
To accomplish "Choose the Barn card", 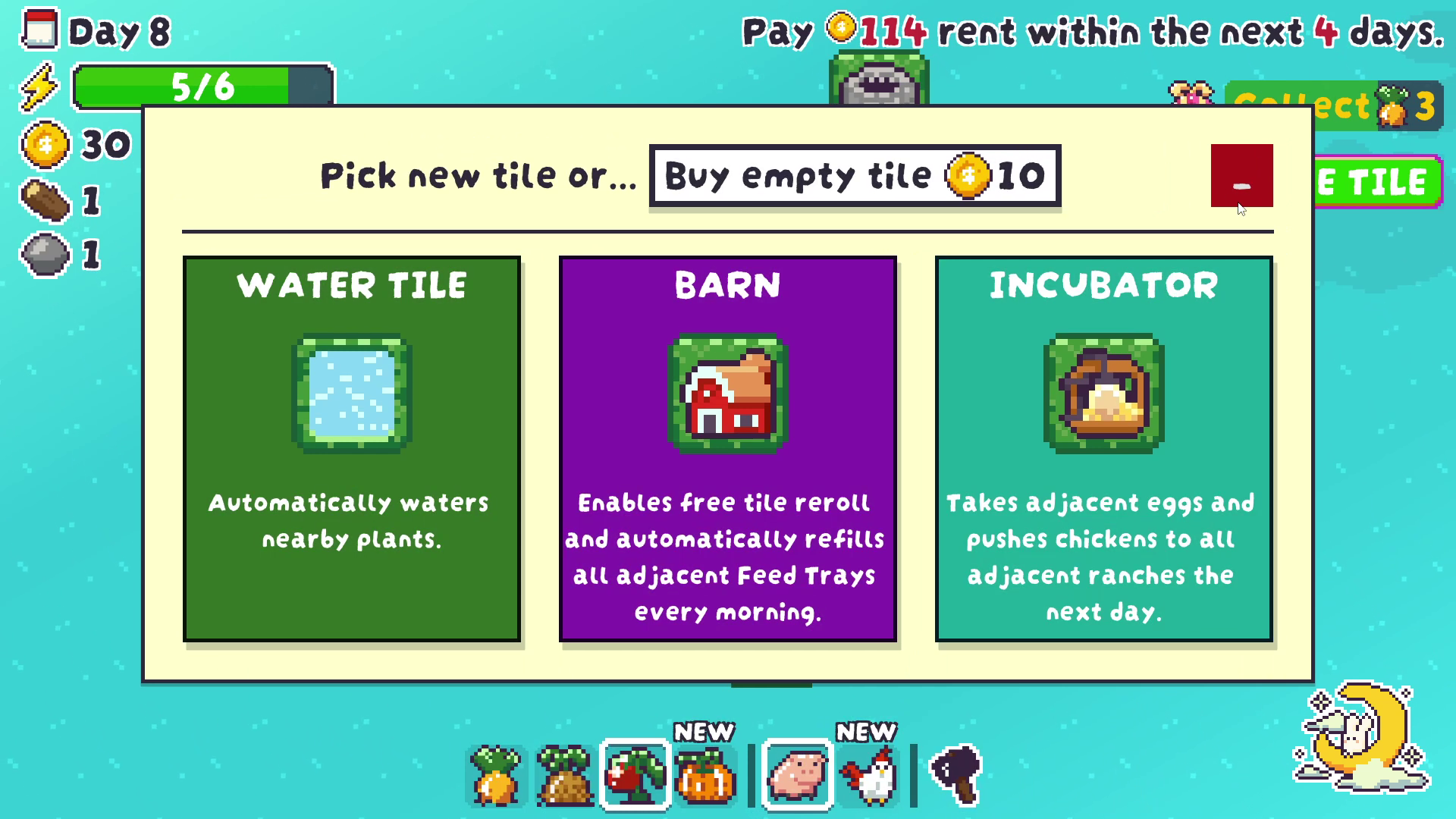I will [727, 449].
